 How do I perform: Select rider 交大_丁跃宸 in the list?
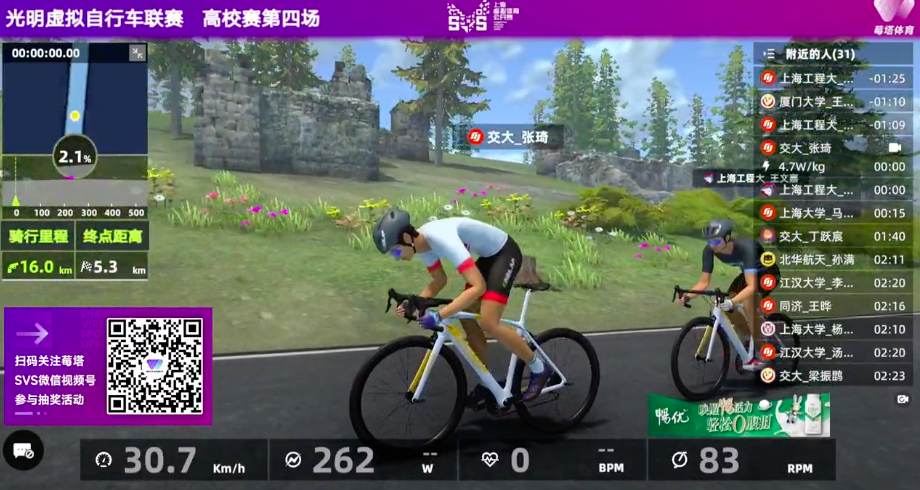(817, 236)
